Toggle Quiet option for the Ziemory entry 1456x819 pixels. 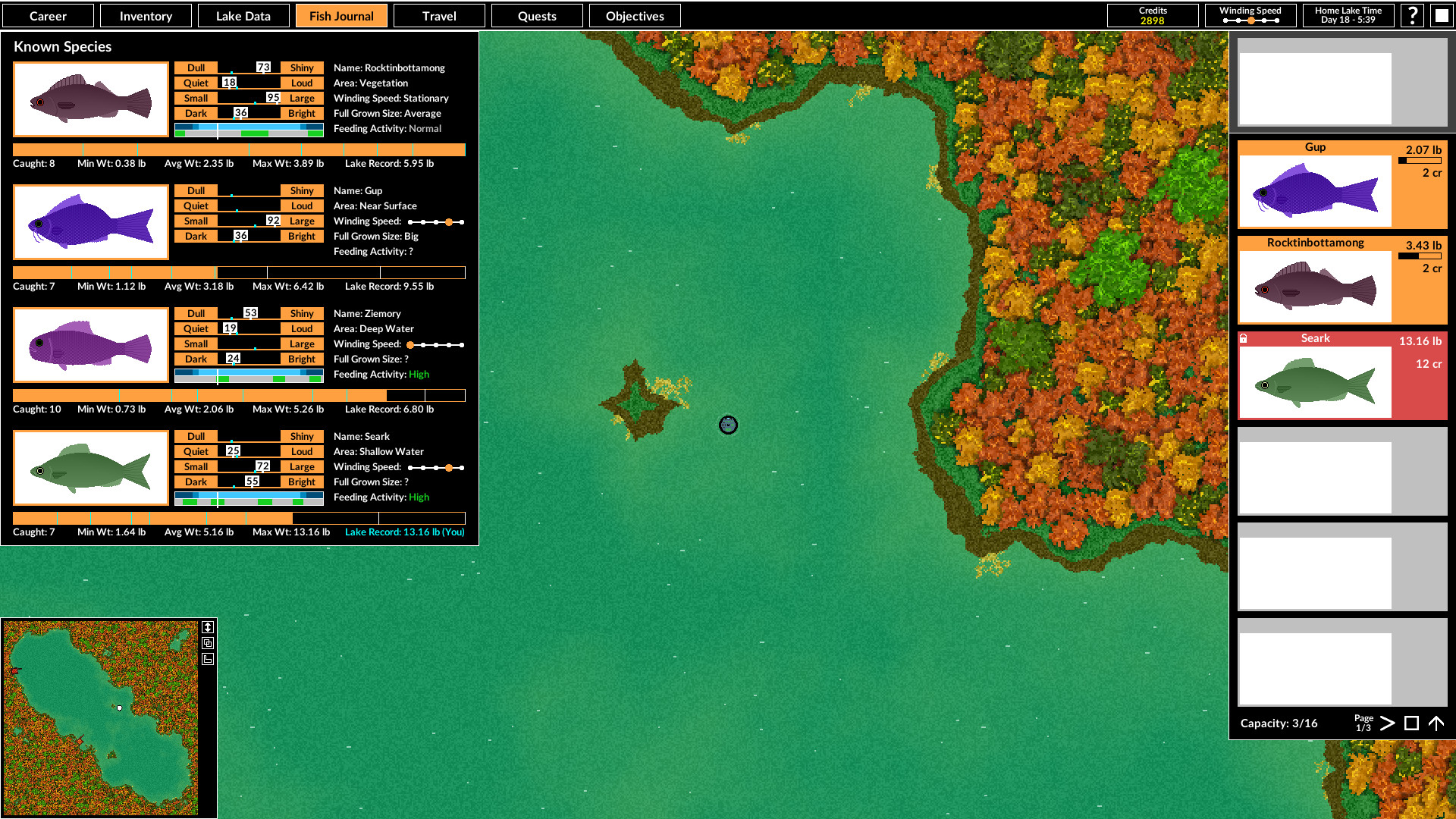click(x=195, y=328)
